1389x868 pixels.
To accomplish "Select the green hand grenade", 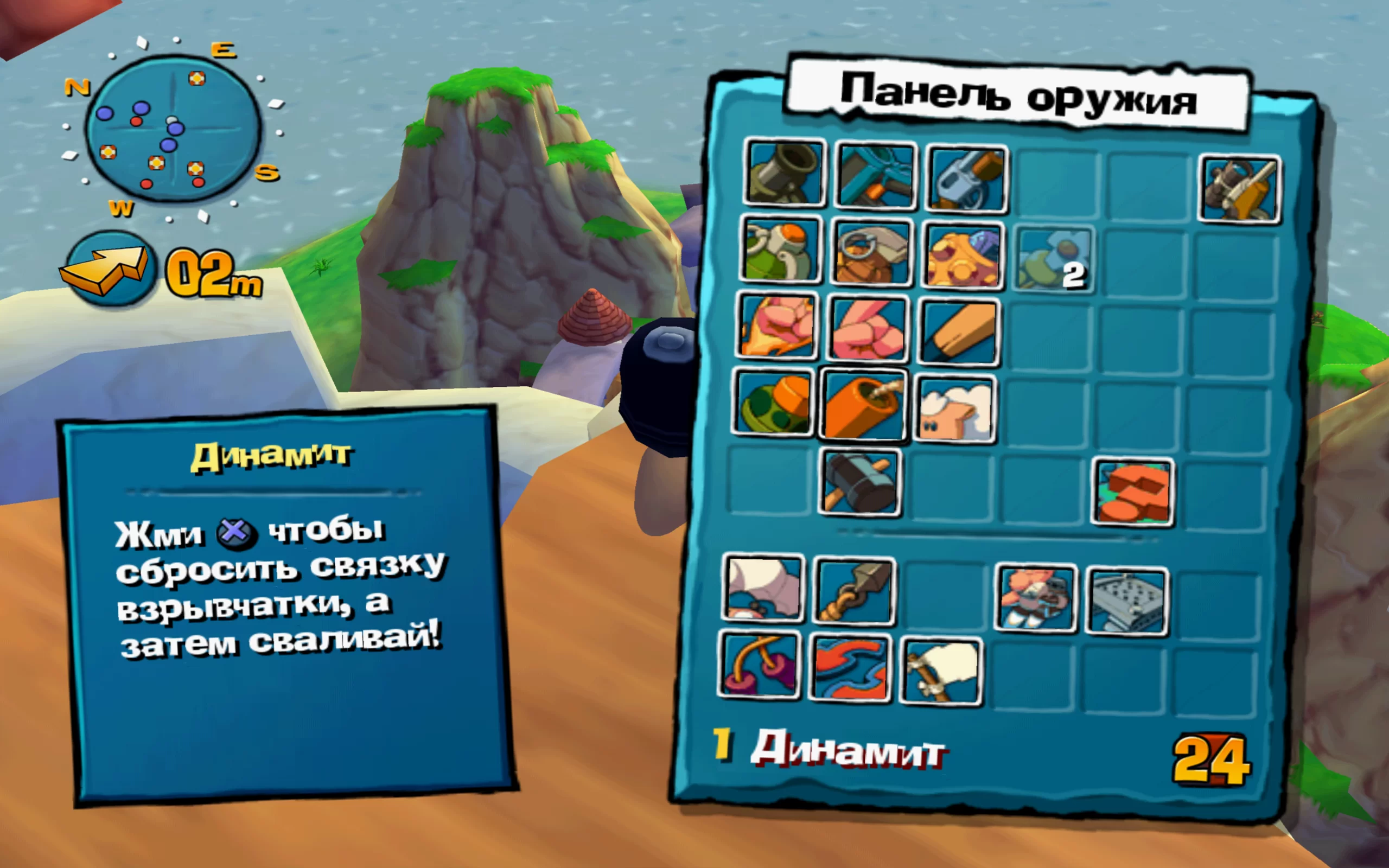I will (781, 249).
